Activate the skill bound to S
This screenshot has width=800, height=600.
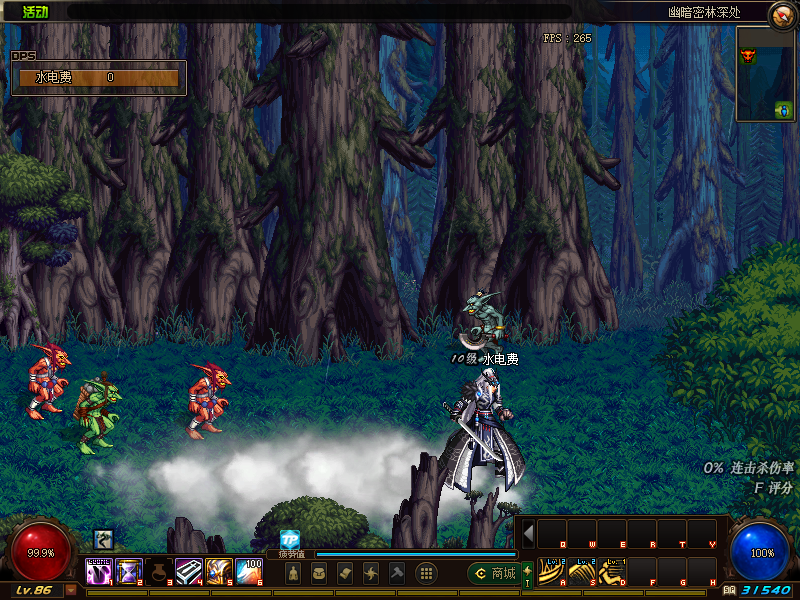click(581, 572)
